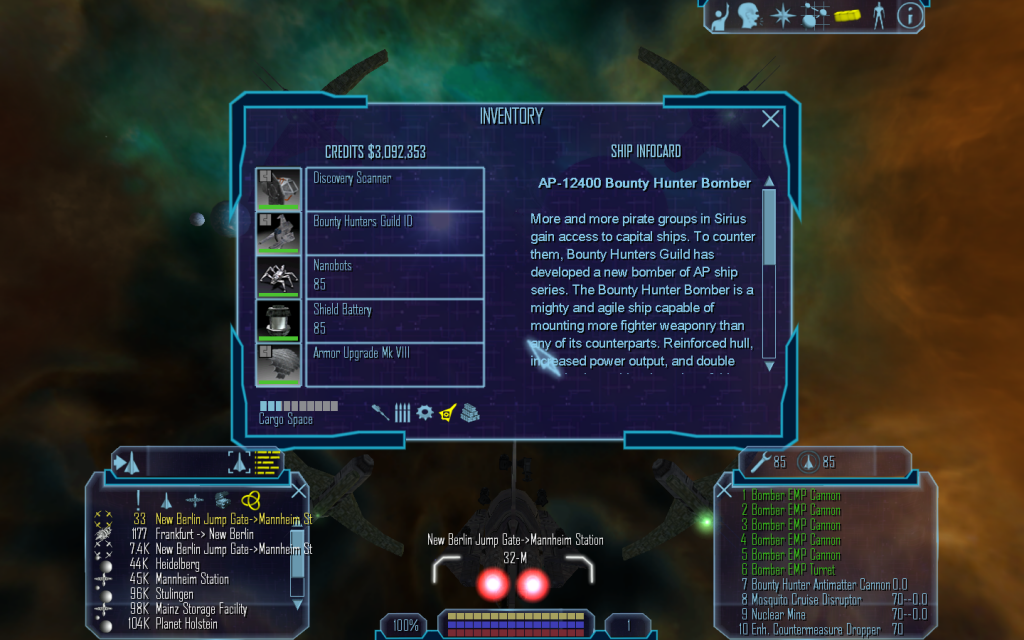Open the information icon in top bar

point(909,15)
